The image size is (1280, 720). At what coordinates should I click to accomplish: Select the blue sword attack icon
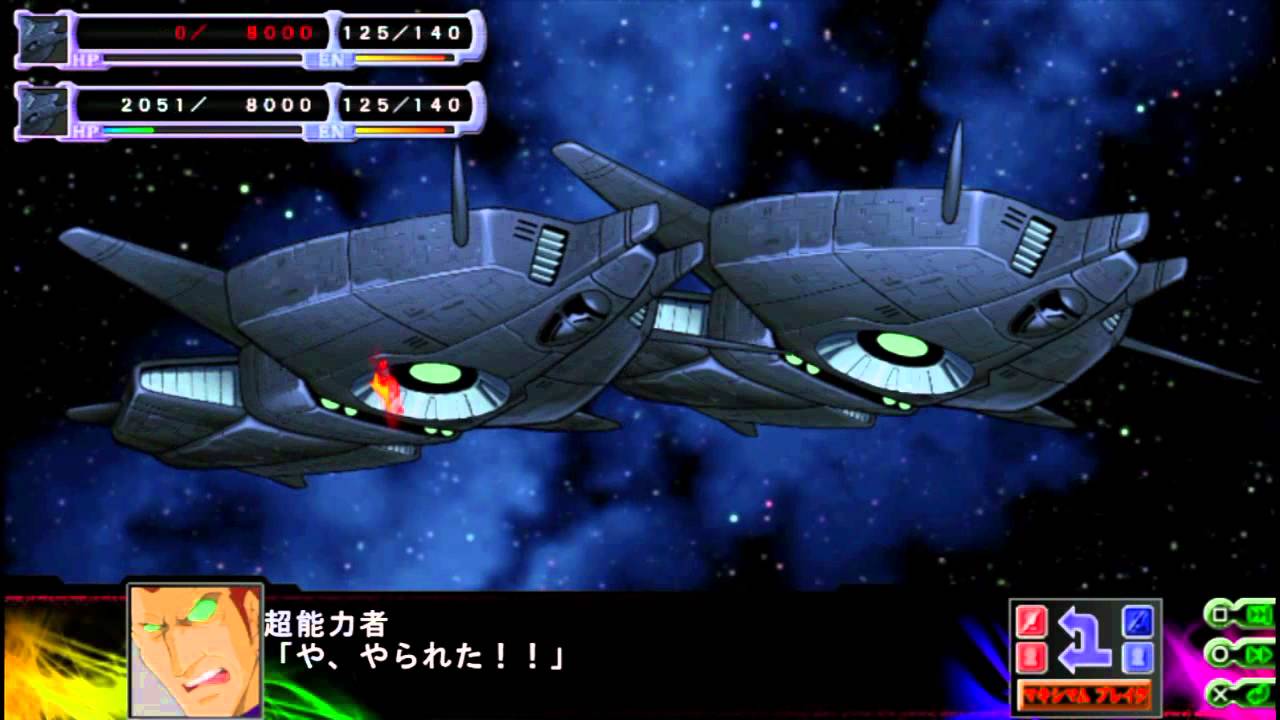(1138, 621)
